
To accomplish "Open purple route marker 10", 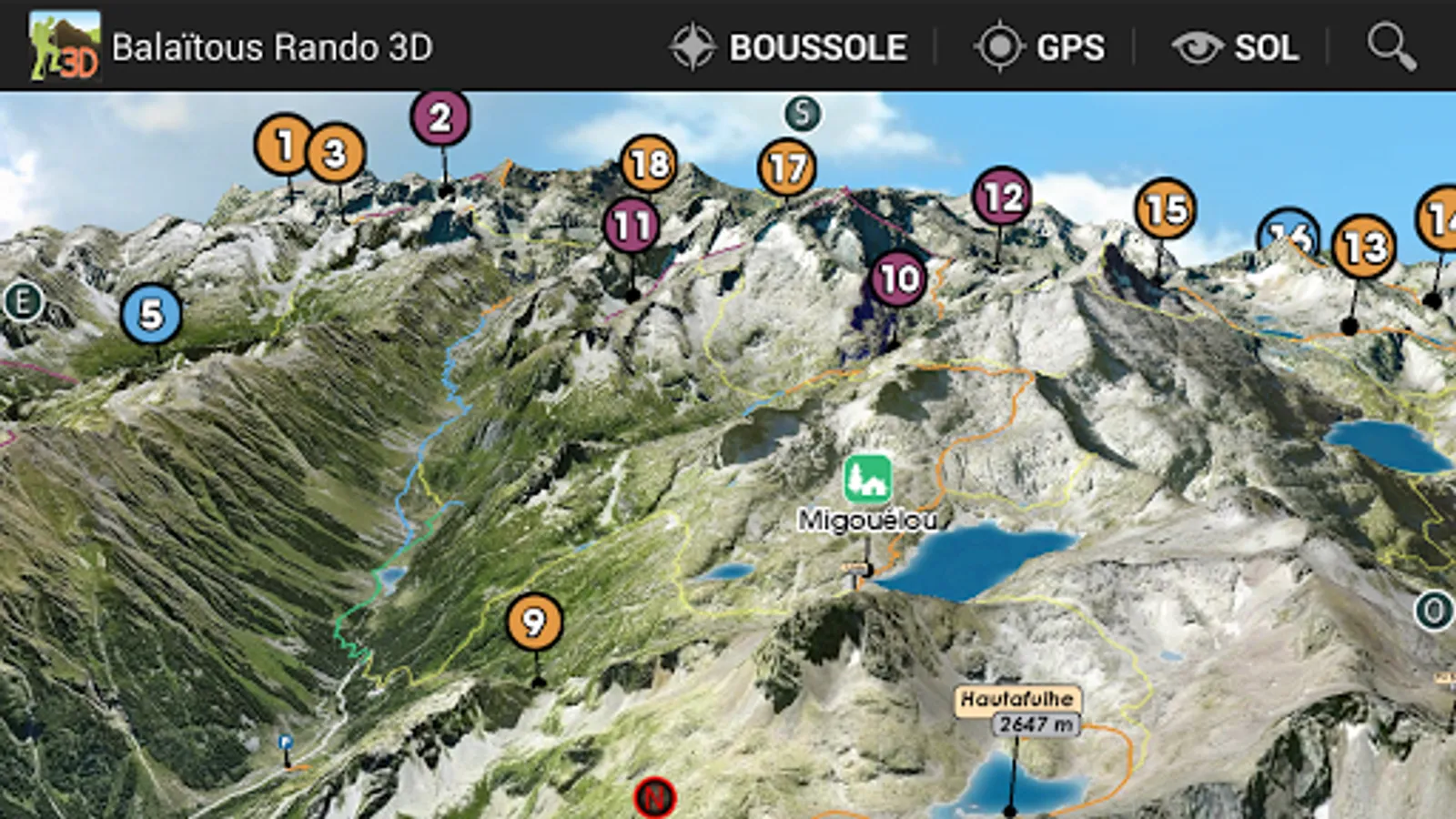I will [x=899, y=278].
